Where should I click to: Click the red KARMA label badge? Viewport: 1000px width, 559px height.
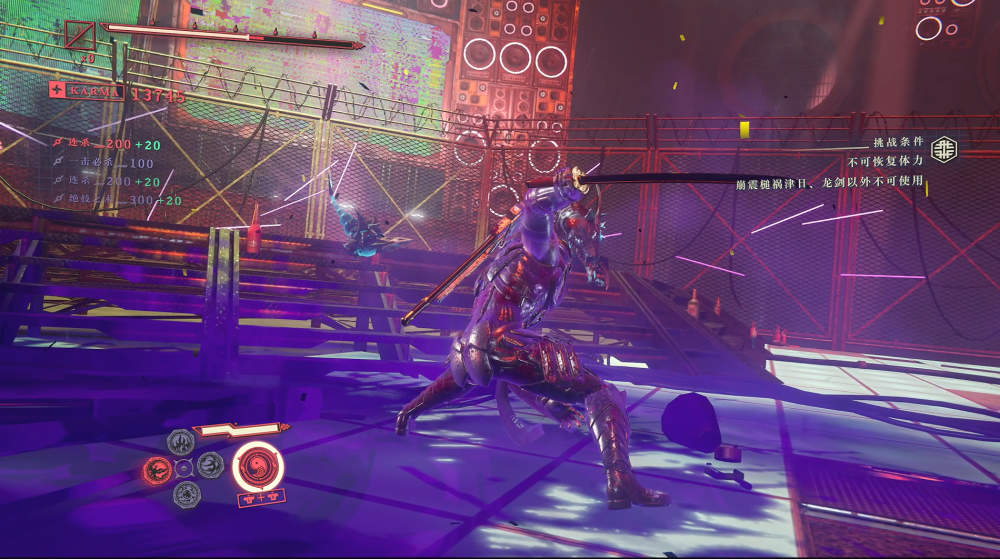(x=86, y=91)
